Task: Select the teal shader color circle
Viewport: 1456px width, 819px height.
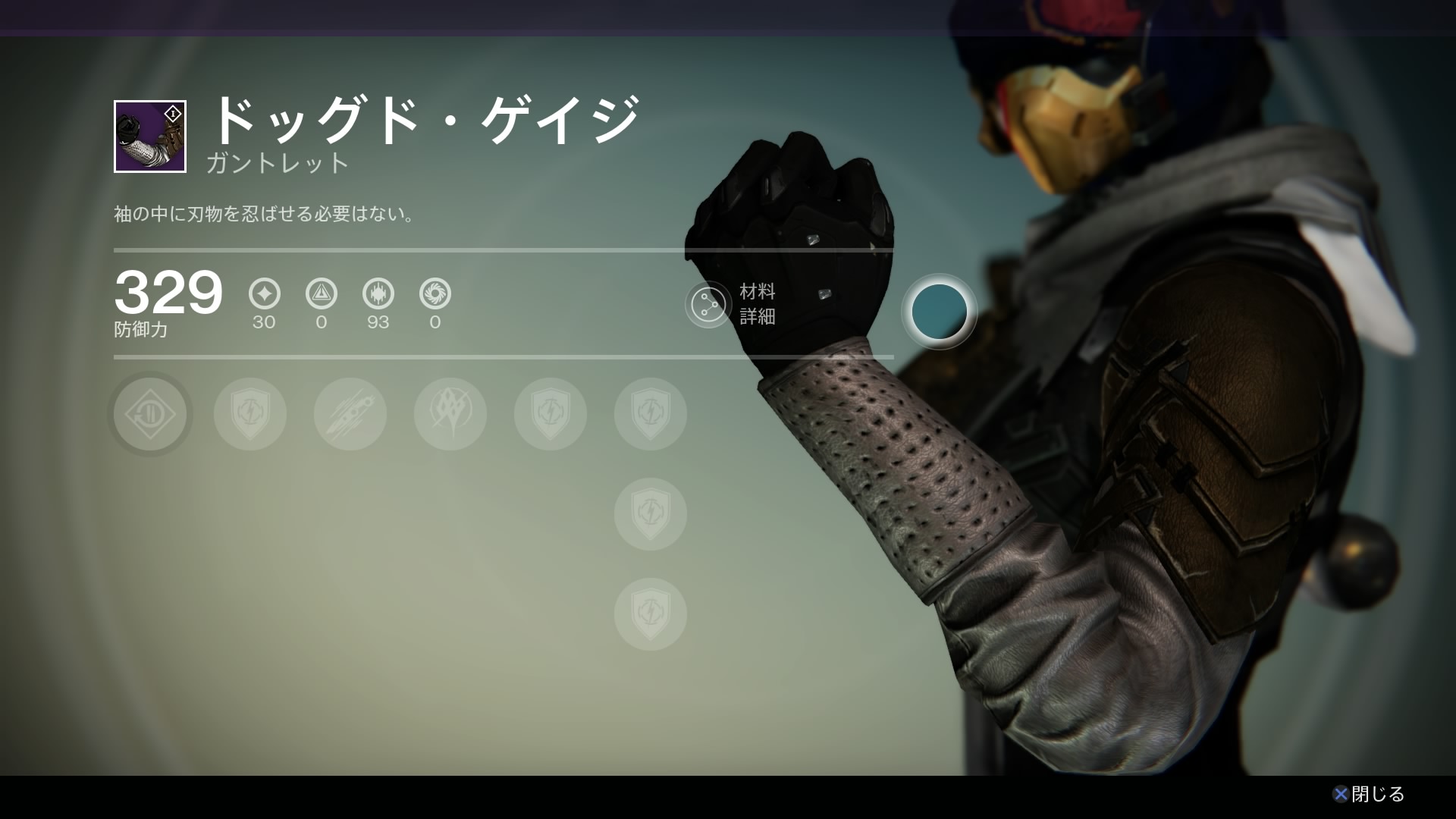Action: pyautogui.click(x=939, y=312)
